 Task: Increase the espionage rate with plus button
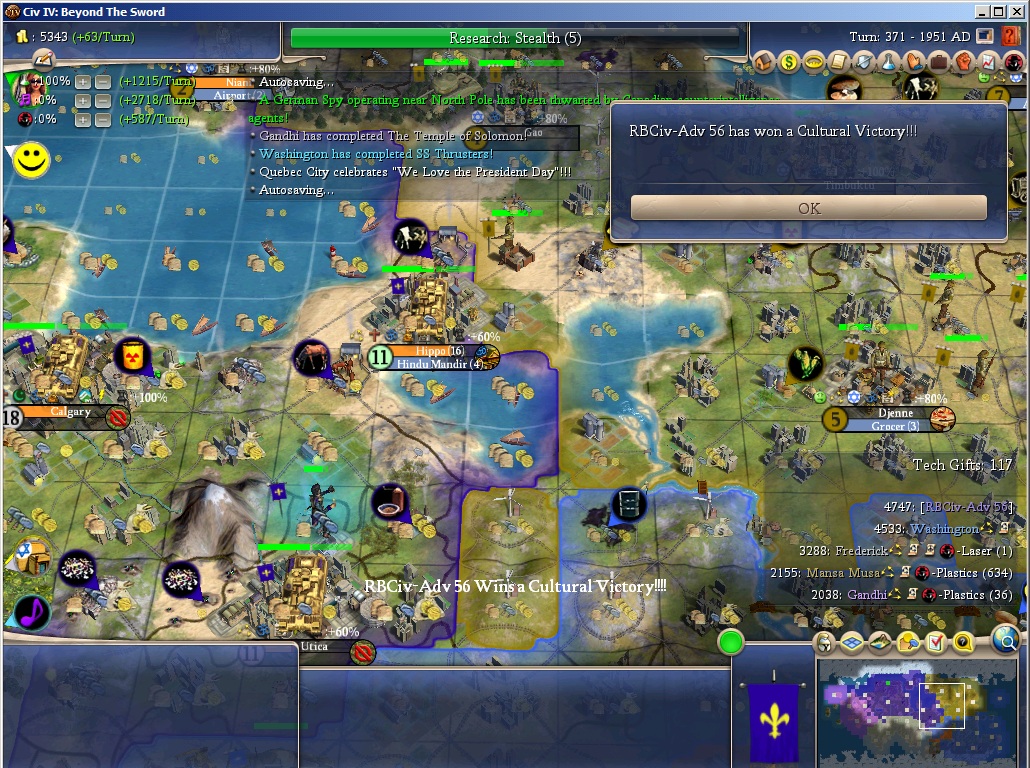pyautogui.click(x=83, y=119)
